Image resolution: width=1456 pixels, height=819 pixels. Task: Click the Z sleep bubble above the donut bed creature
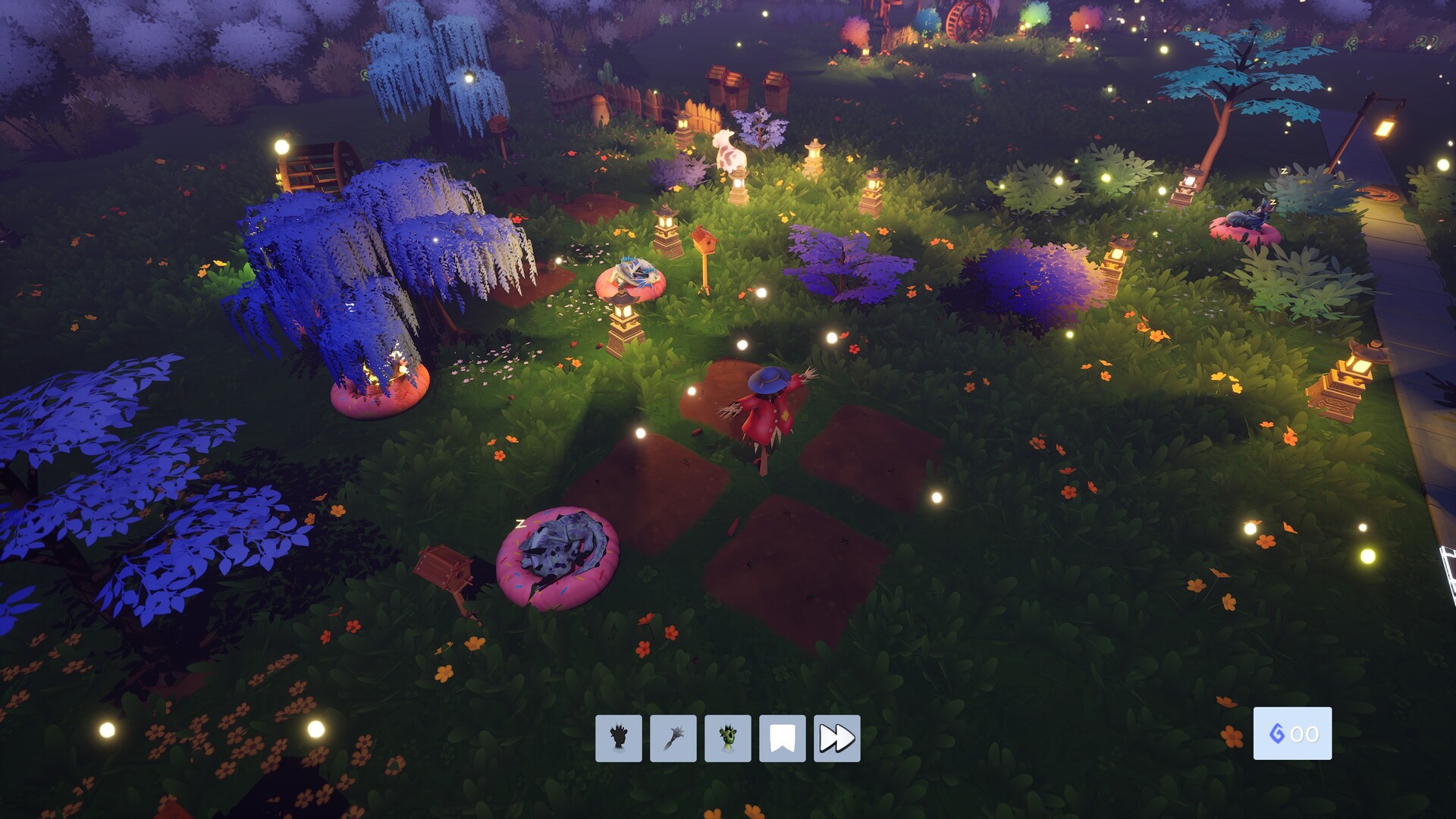(x=519, y=523)
